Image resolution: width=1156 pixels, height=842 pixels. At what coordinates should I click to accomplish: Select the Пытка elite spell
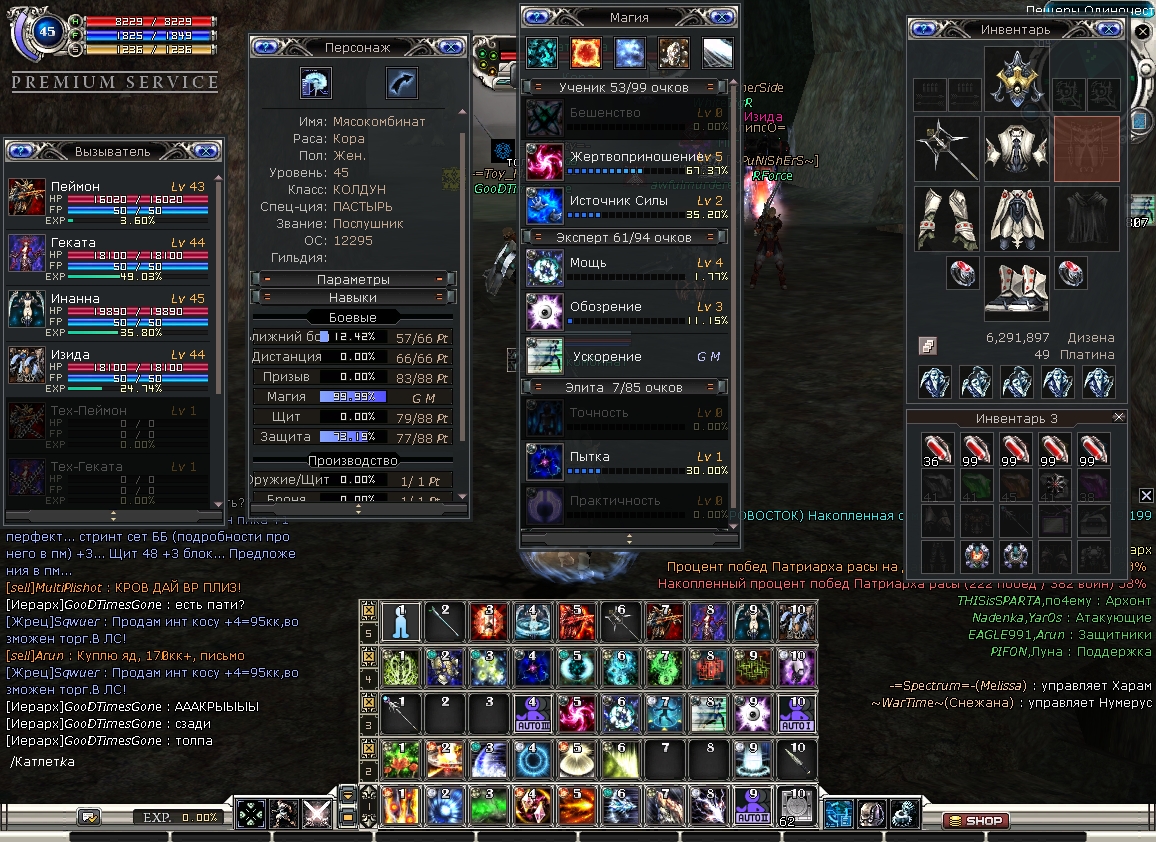tap(545, 461)
